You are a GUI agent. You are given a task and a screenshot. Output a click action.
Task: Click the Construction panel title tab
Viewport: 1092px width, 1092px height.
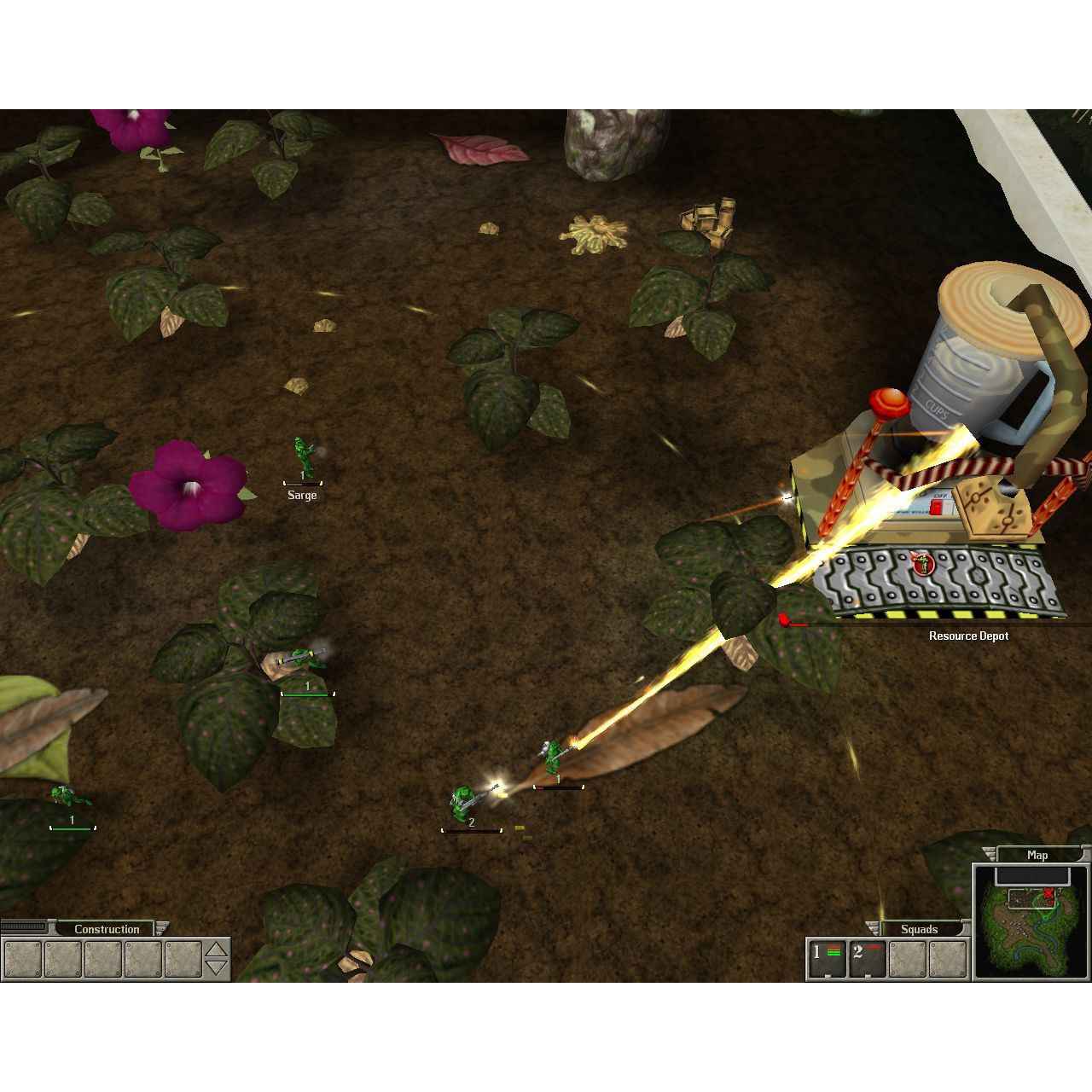(108, 929)
